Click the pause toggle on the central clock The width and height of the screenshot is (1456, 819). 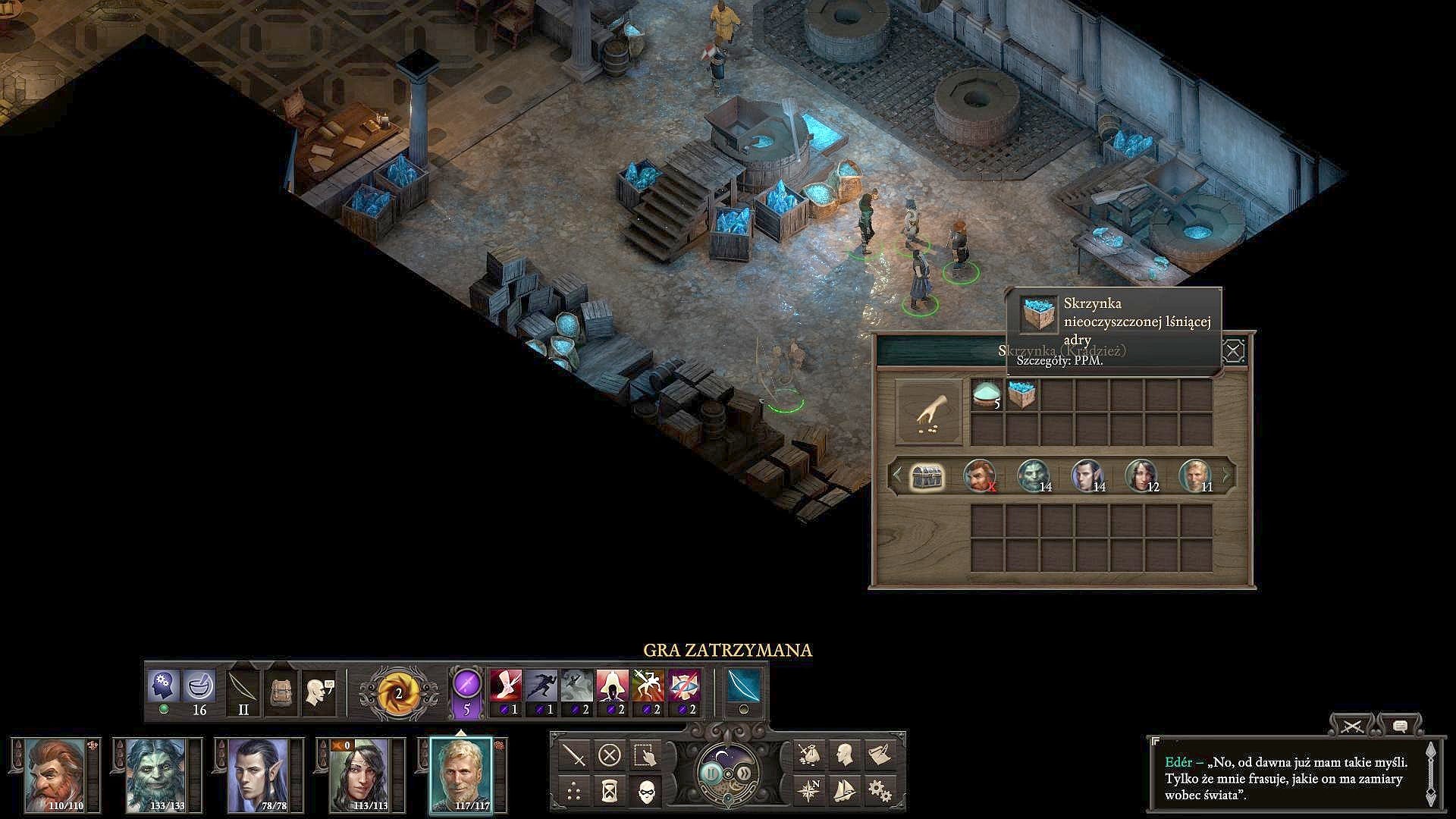711,773
